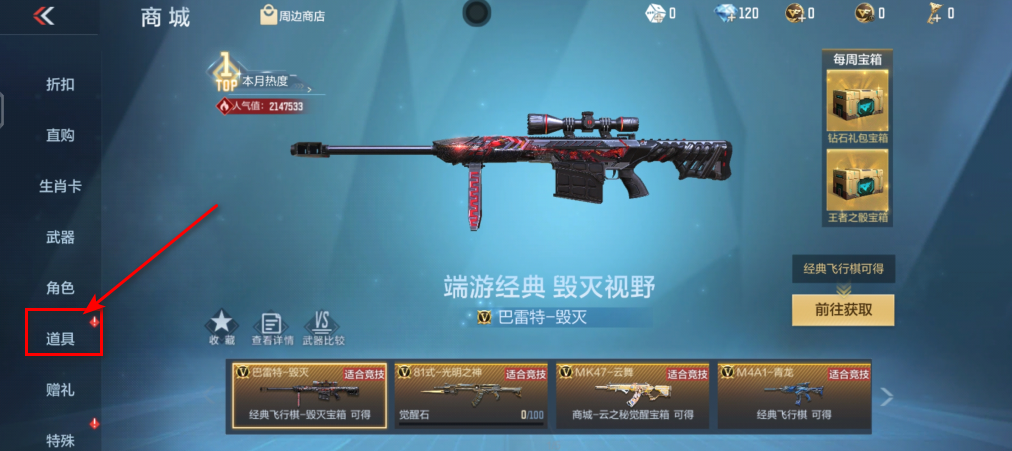Select the M4A1-青龙 weapon card
This screenshot has width=1012, height=451.
coord(794,395)
